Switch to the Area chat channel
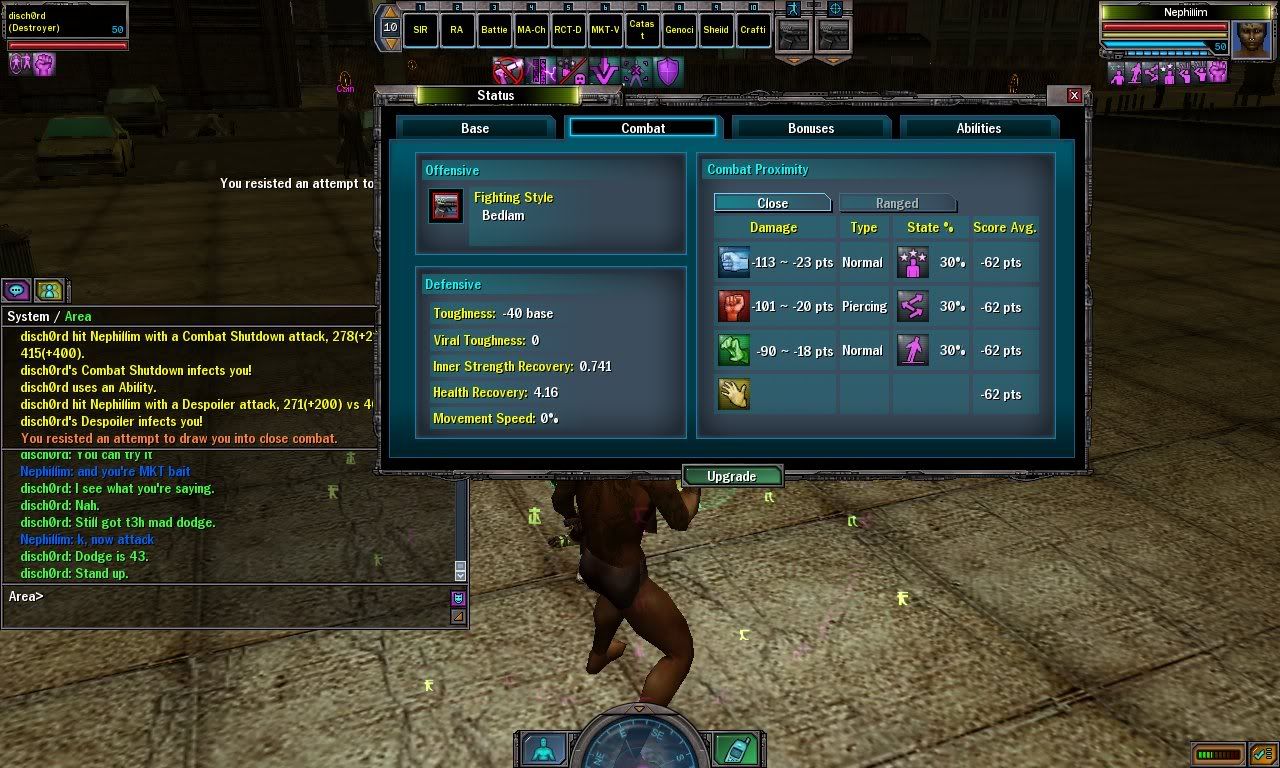 coord(78,316)
